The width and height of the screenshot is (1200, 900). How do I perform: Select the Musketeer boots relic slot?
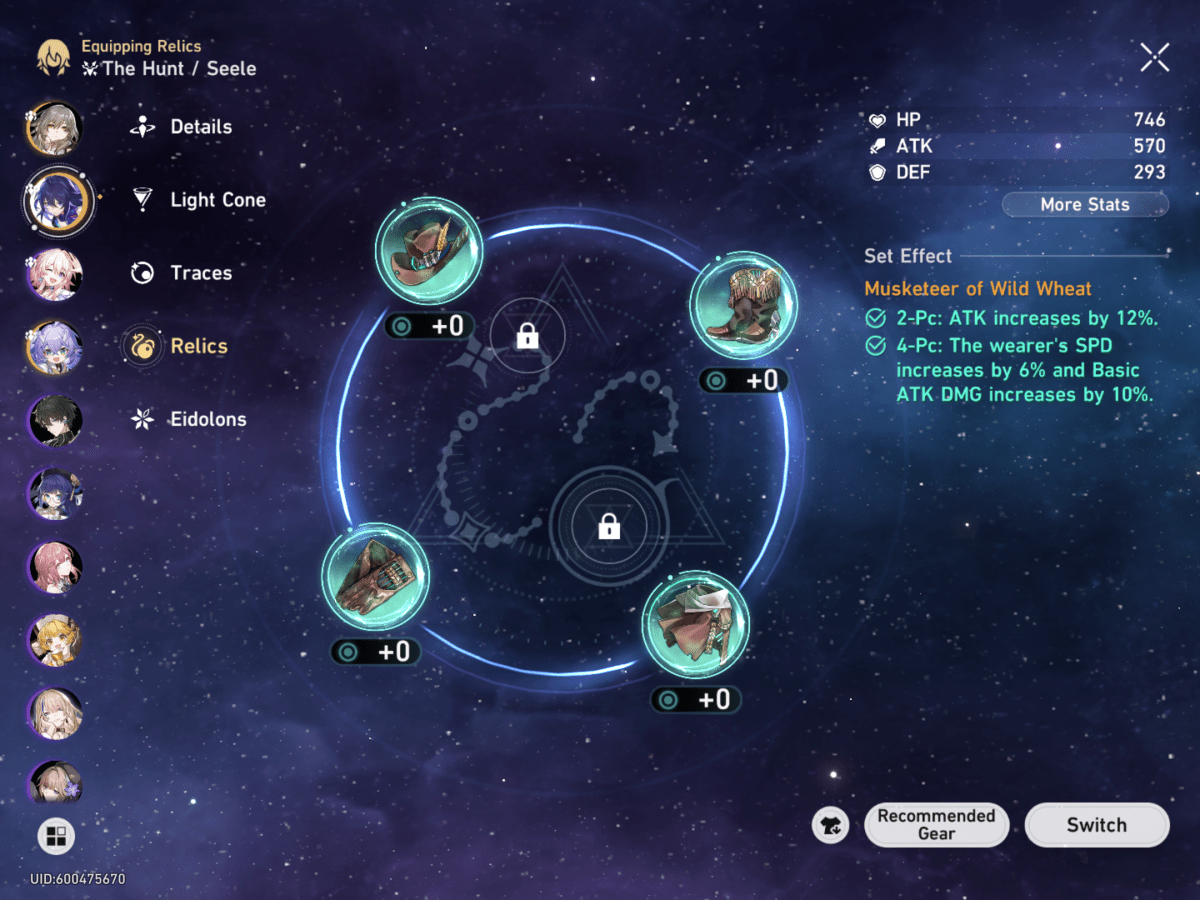click(744, 305)
